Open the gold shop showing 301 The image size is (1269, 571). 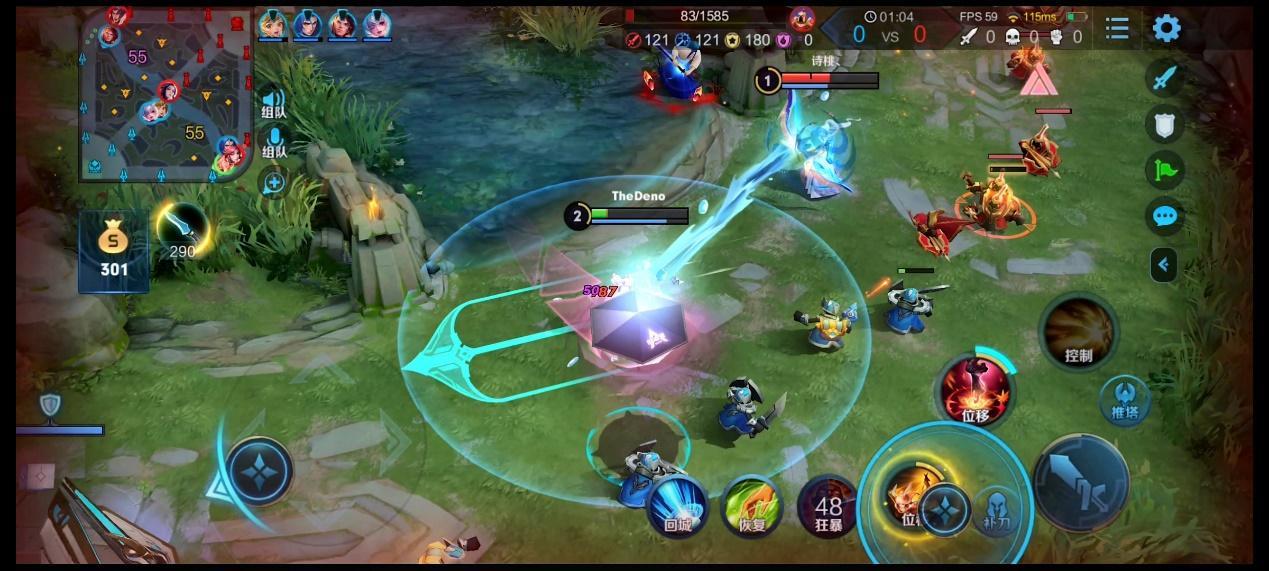pos(114,251)
